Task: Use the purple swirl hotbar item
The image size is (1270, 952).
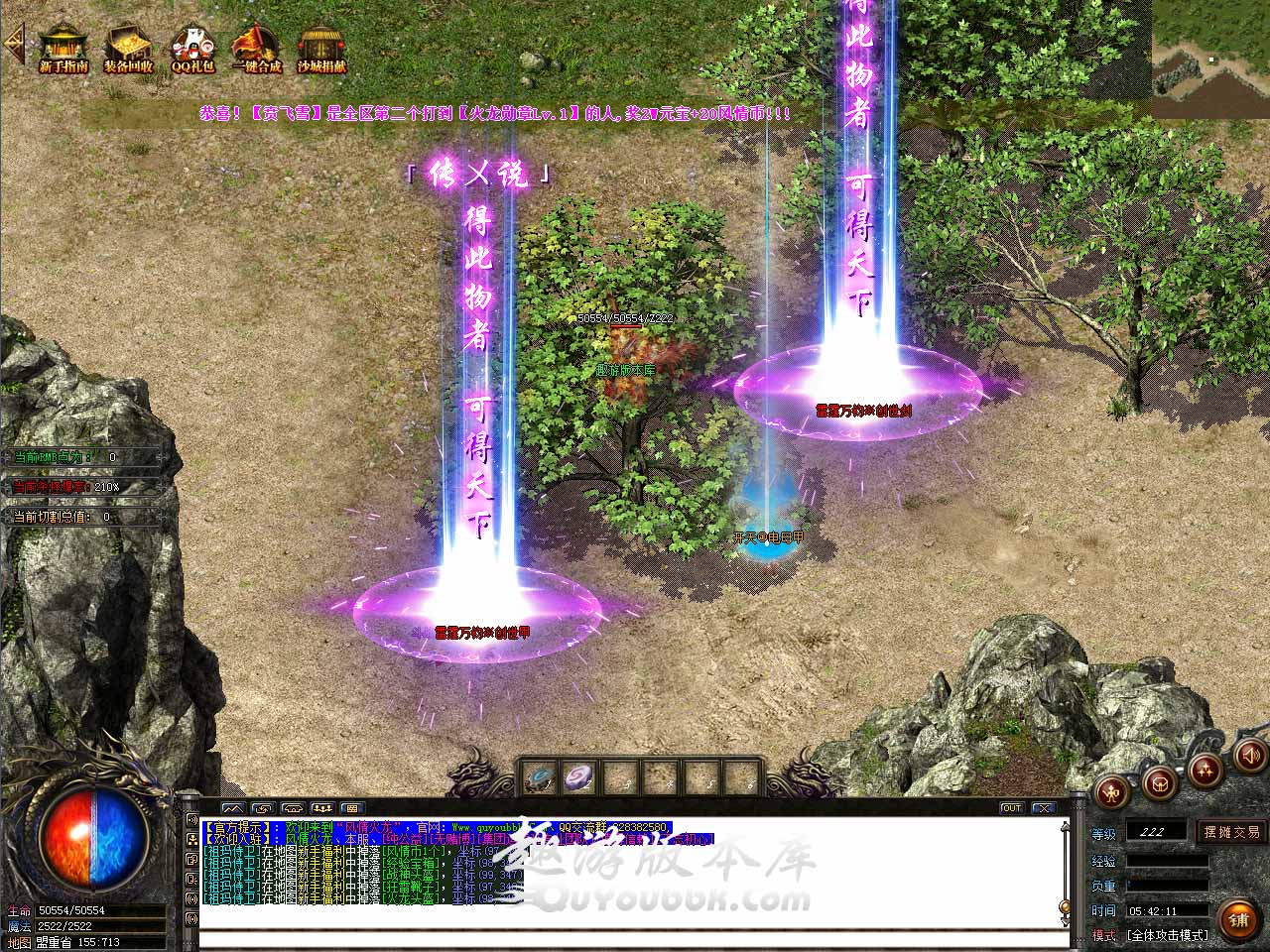Action: (578, 778)
